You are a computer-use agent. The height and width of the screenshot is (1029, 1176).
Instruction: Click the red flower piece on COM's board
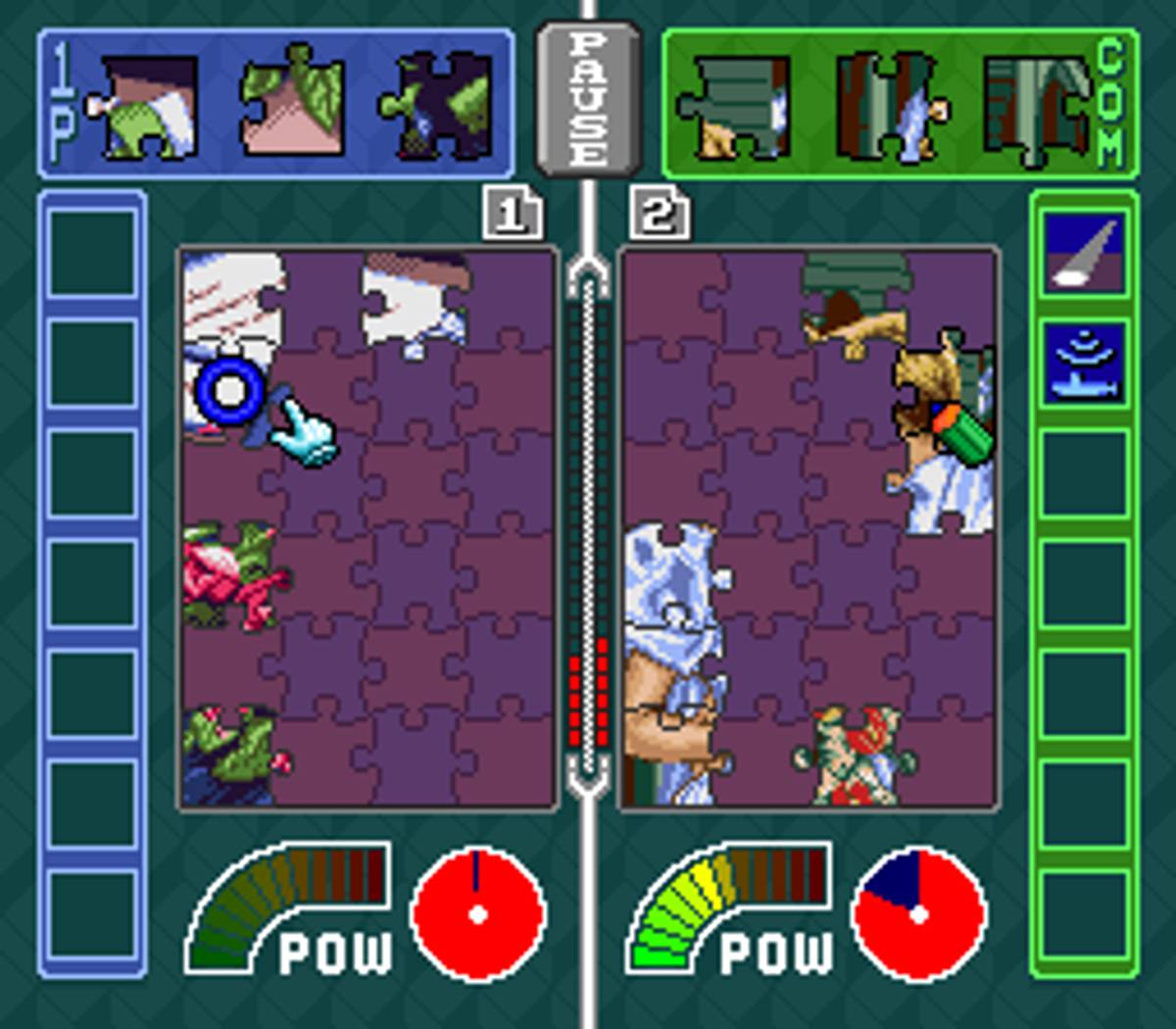click(853, 753)
